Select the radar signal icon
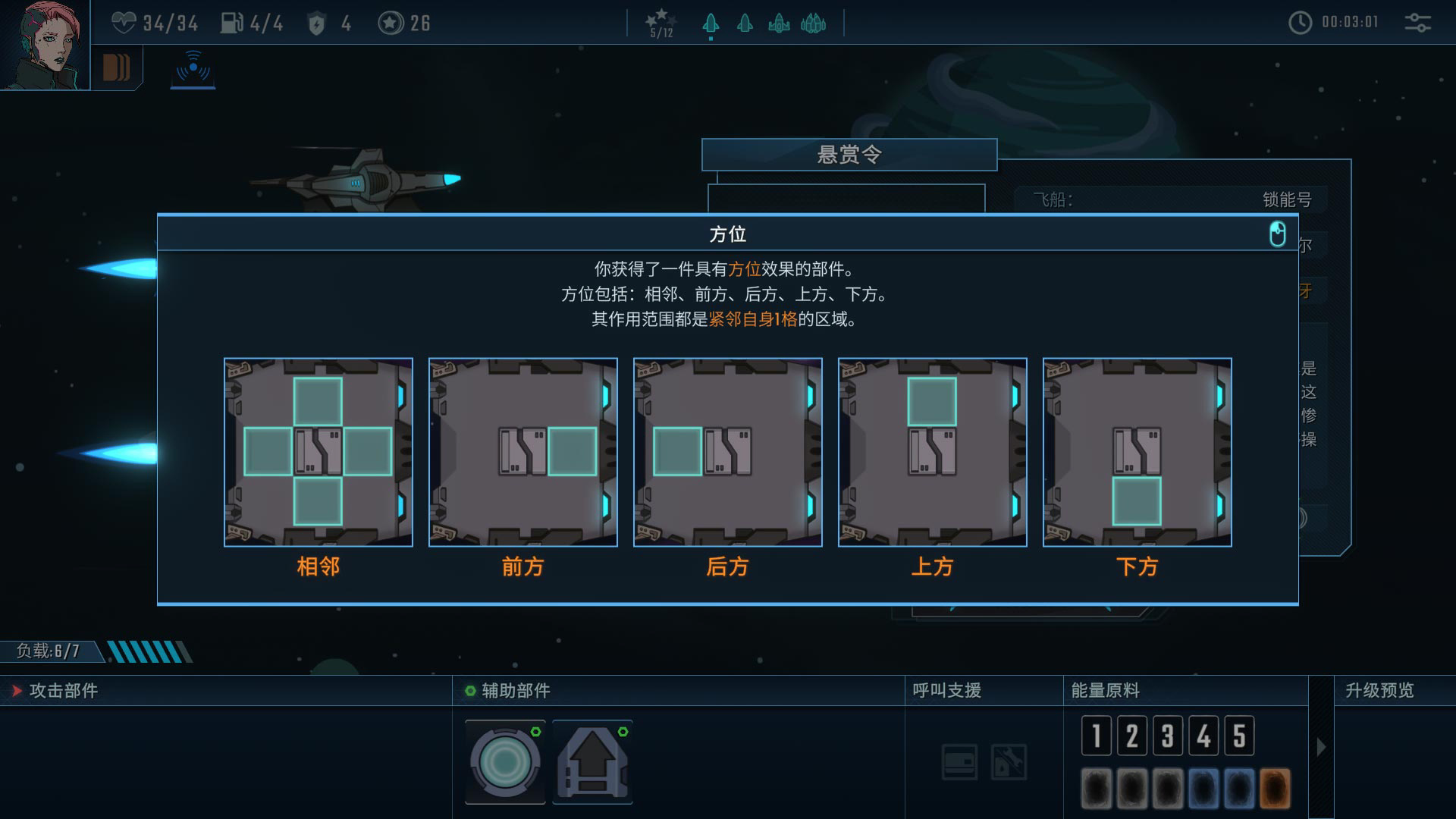Image resolution: width=1456 pixels, height=819 pixels. tap(193, 68)
